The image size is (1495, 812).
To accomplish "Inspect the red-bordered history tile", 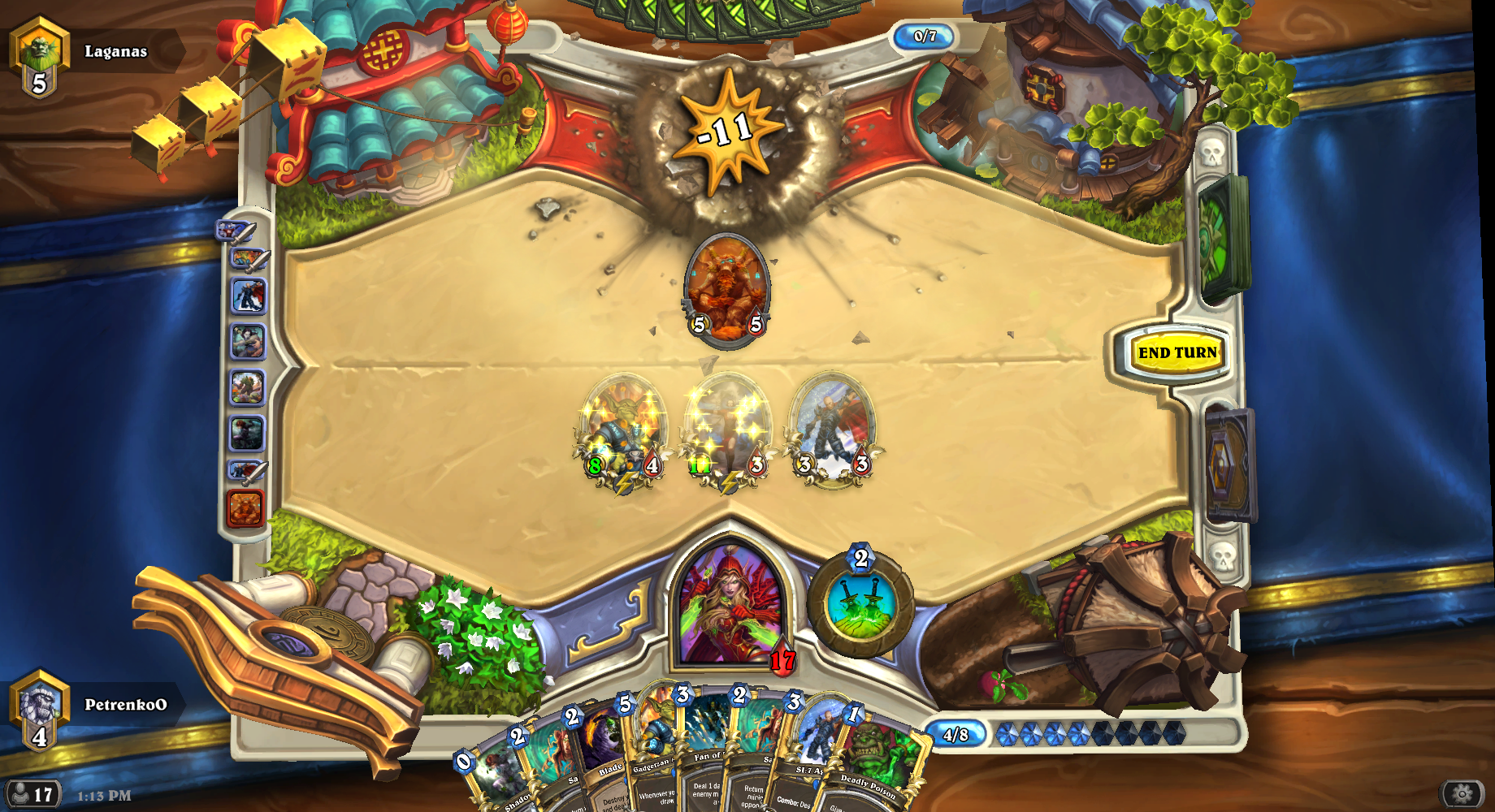I will coord(245,509).
